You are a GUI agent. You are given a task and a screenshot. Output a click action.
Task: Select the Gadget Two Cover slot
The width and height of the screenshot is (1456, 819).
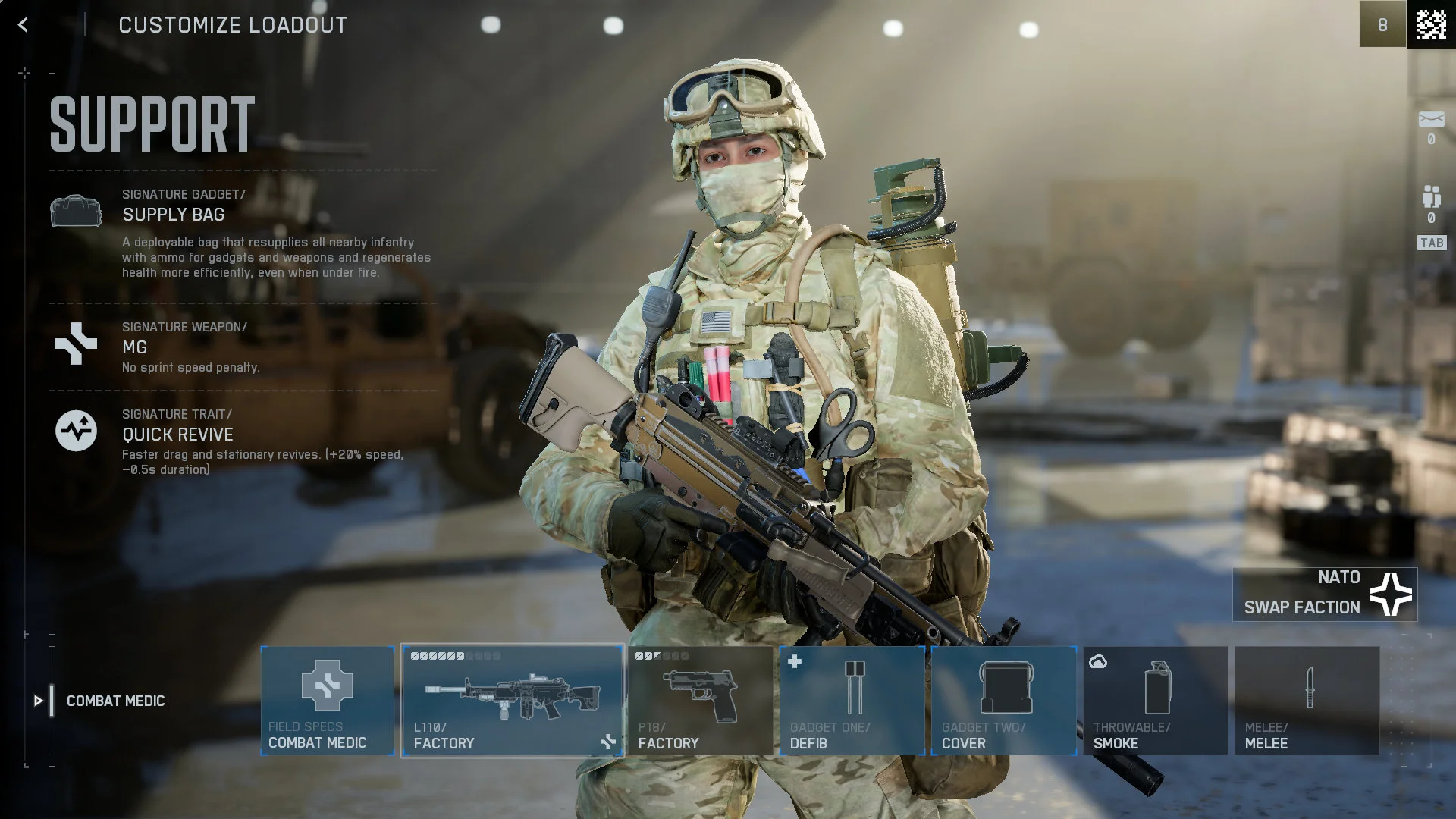click(1004, 700)
